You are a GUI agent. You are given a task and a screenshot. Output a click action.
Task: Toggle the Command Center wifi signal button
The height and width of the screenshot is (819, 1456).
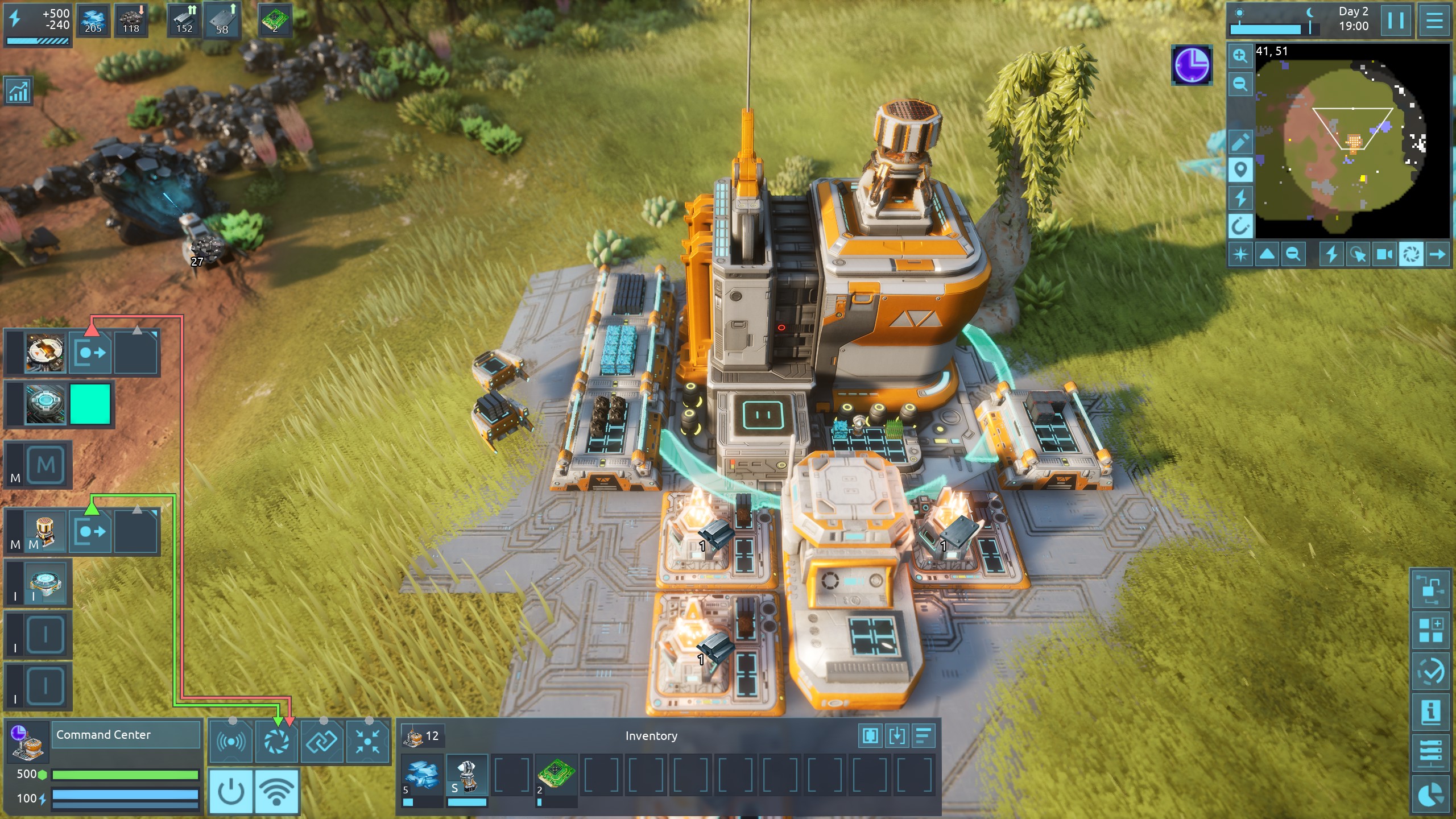pyautogui.click(x=276, y=791)
